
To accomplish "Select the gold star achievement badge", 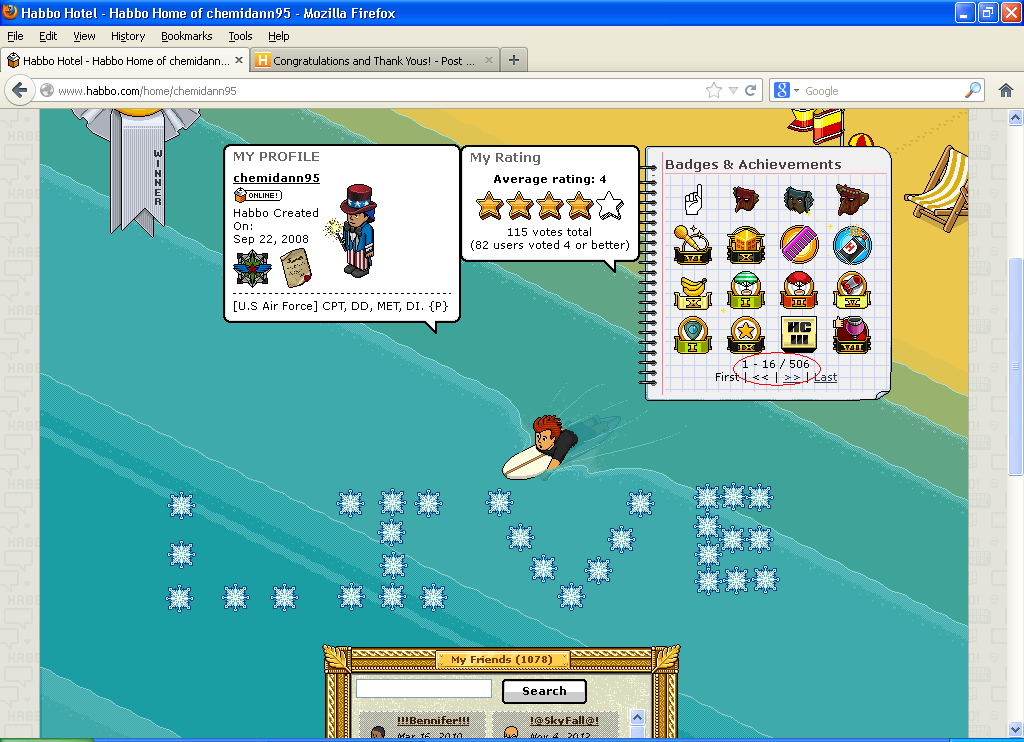I will [746, 334].
